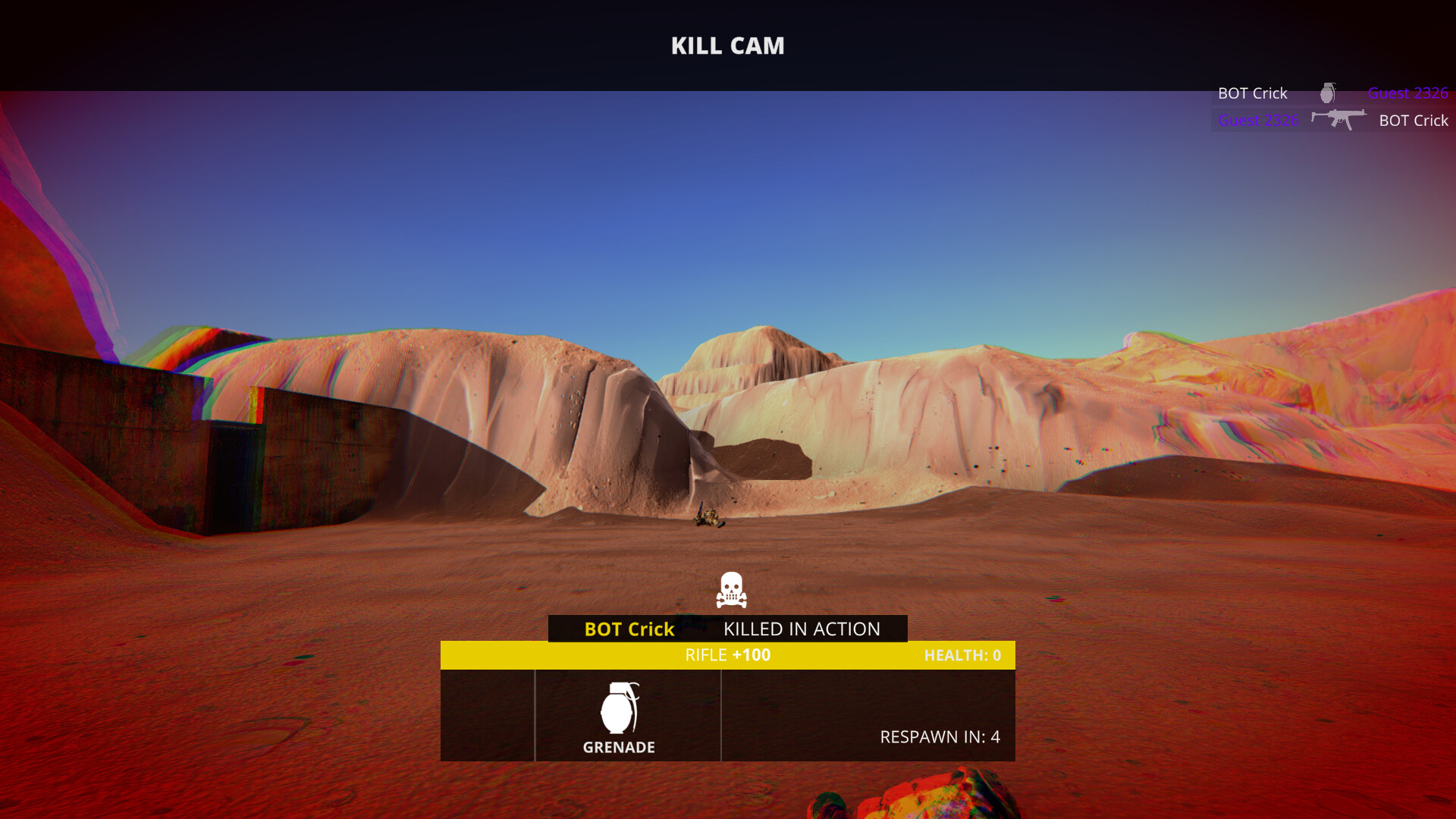The image size is (1456, 819).
Task: Click the BOT Crick yellow name label
Action: click(628, 629)
